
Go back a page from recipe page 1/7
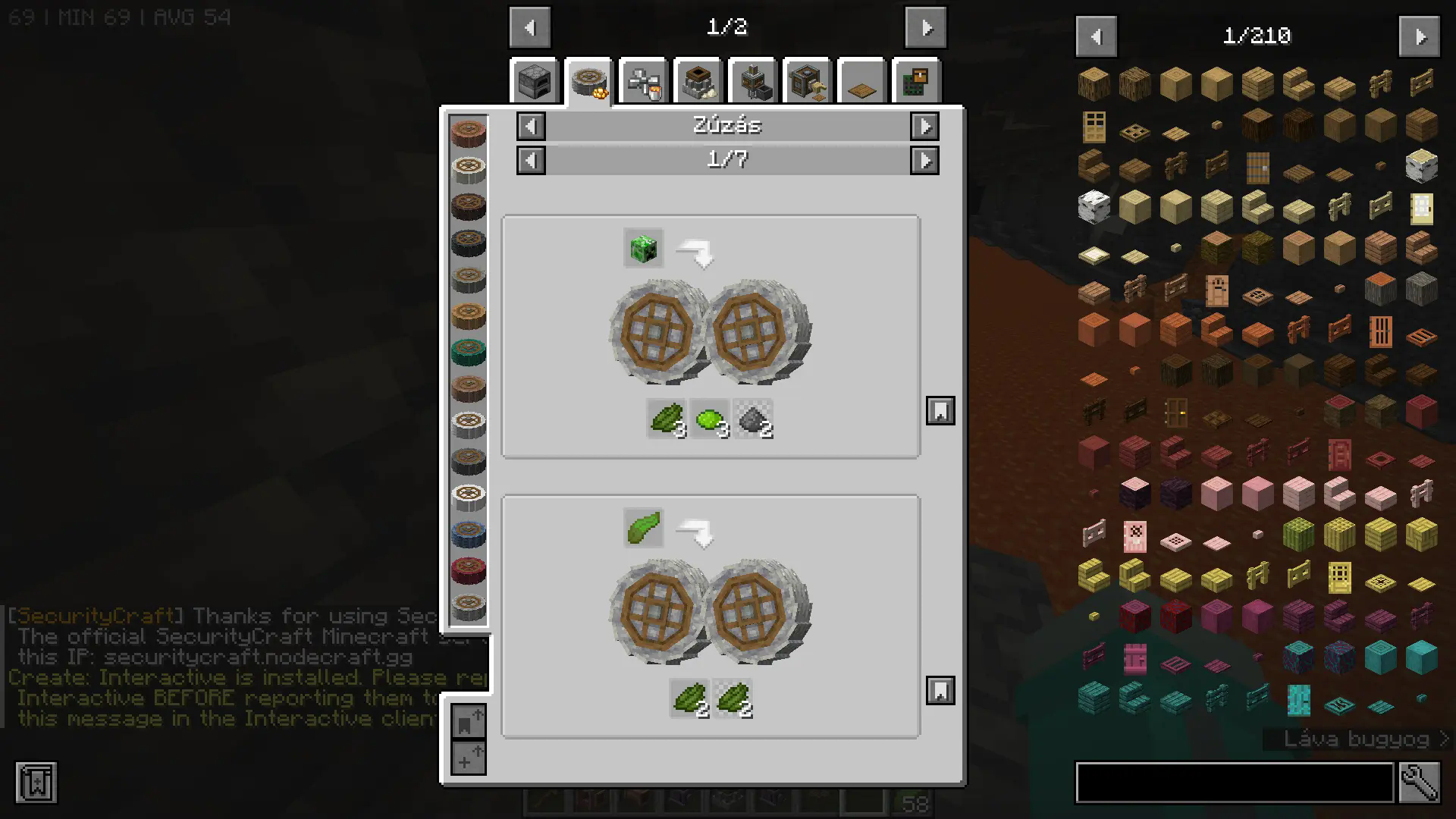tap(531, 160)
